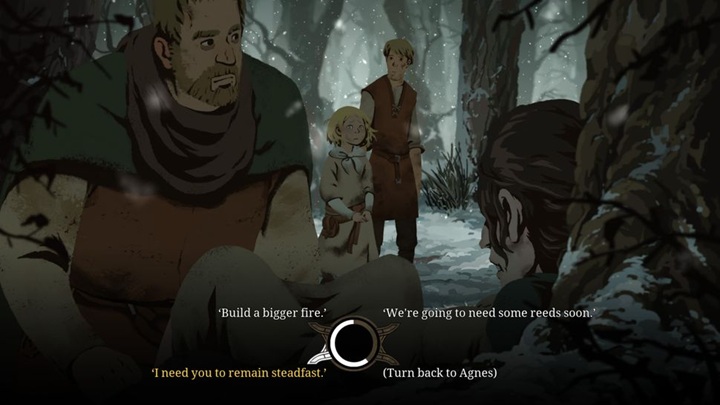720x405 pixels.
Task: Choose the (Turn back to Agnes) option
Action: [440, 373]
